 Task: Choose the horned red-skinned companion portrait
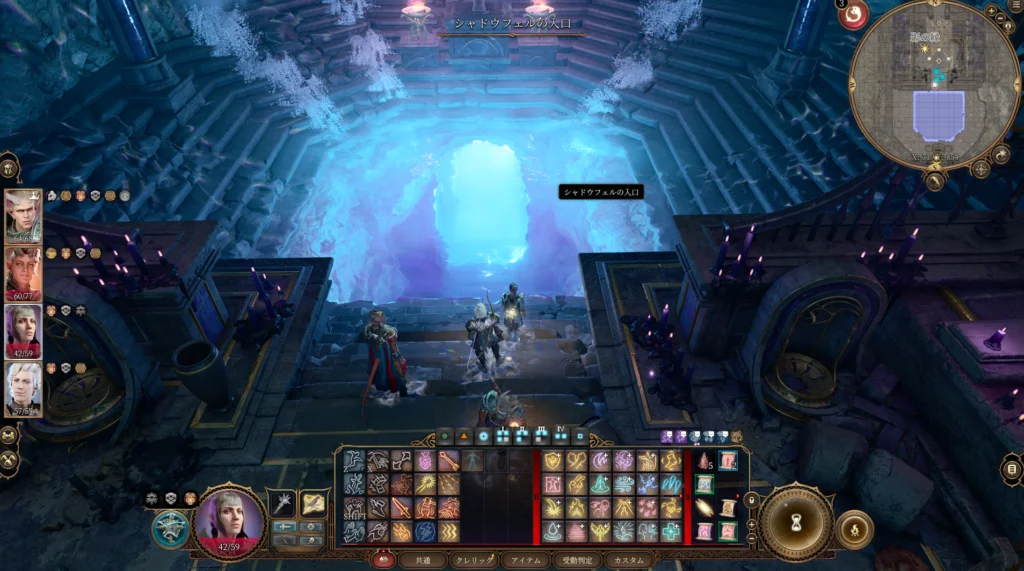(x=23, y=274)
